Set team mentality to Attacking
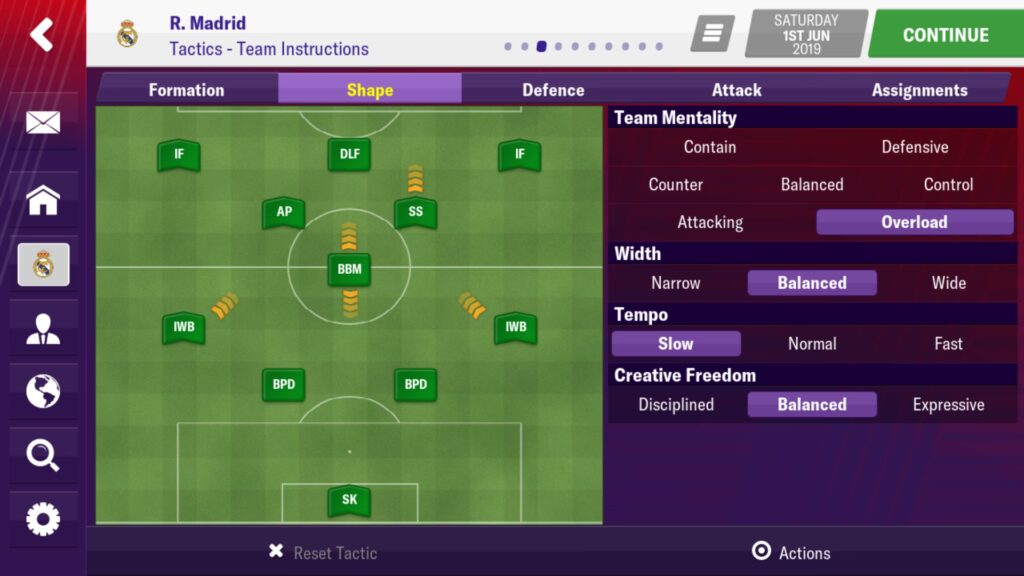 tap(710, 222)
